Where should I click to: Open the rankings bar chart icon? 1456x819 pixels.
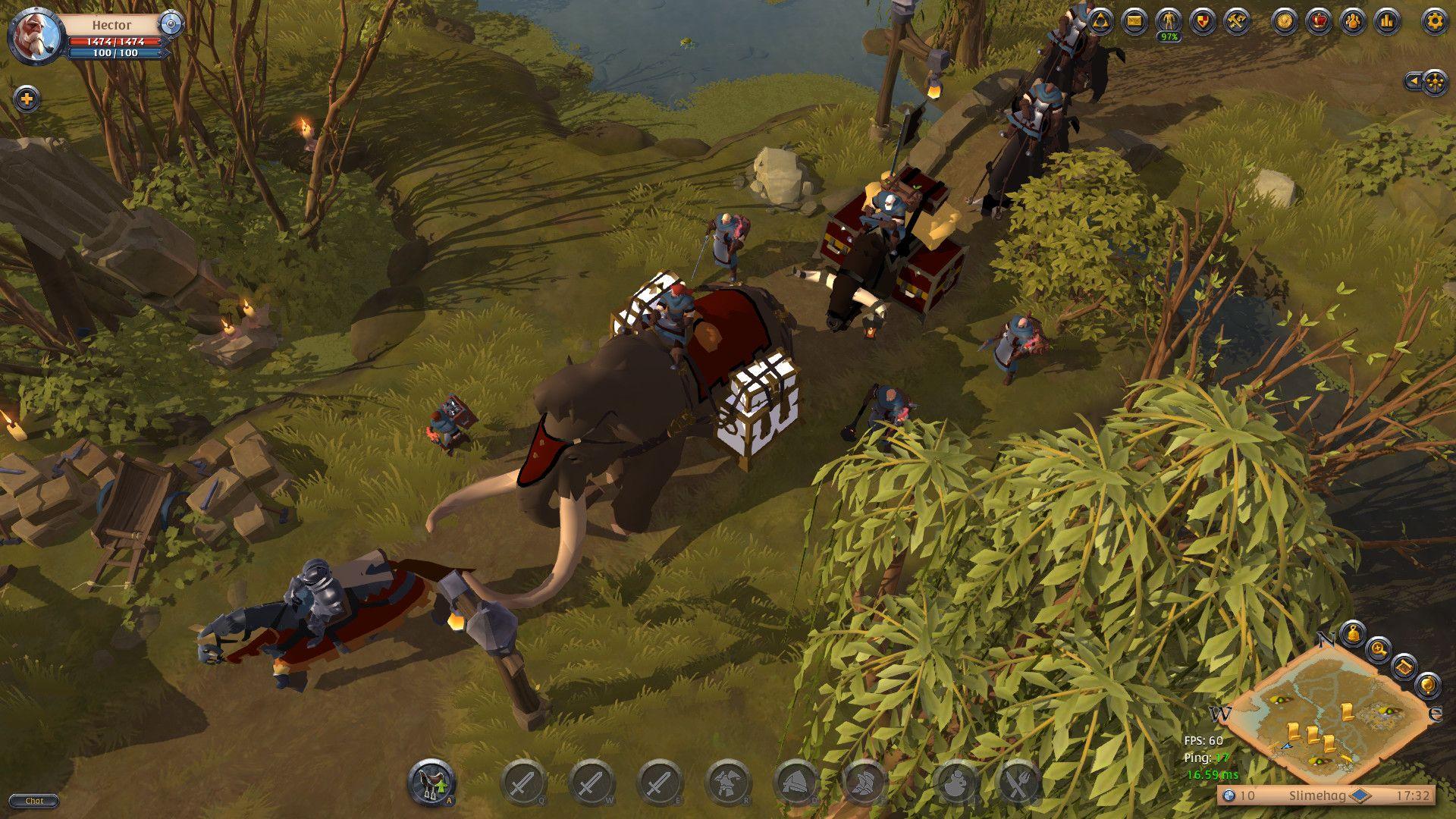tap(1386, 22)
